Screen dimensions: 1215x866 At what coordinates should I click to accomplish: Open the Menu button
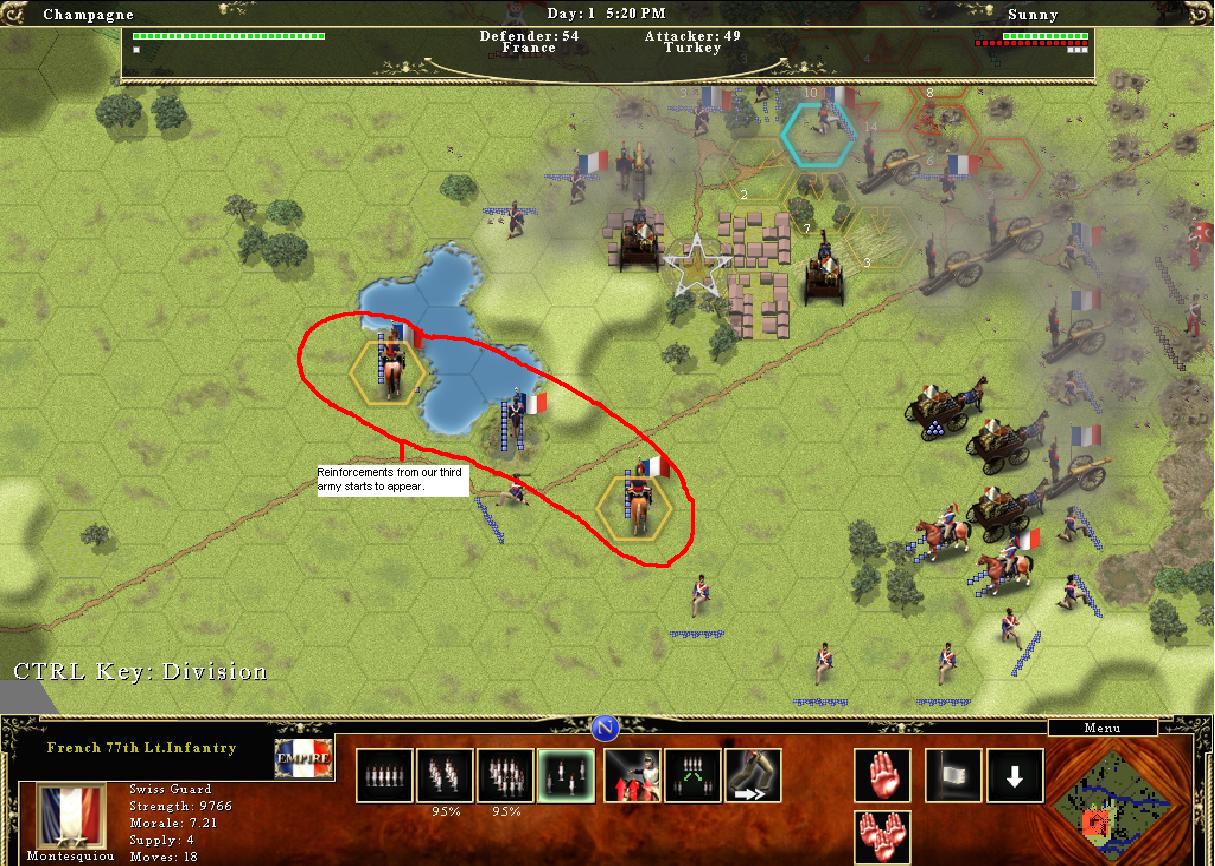pos(1102,728)
